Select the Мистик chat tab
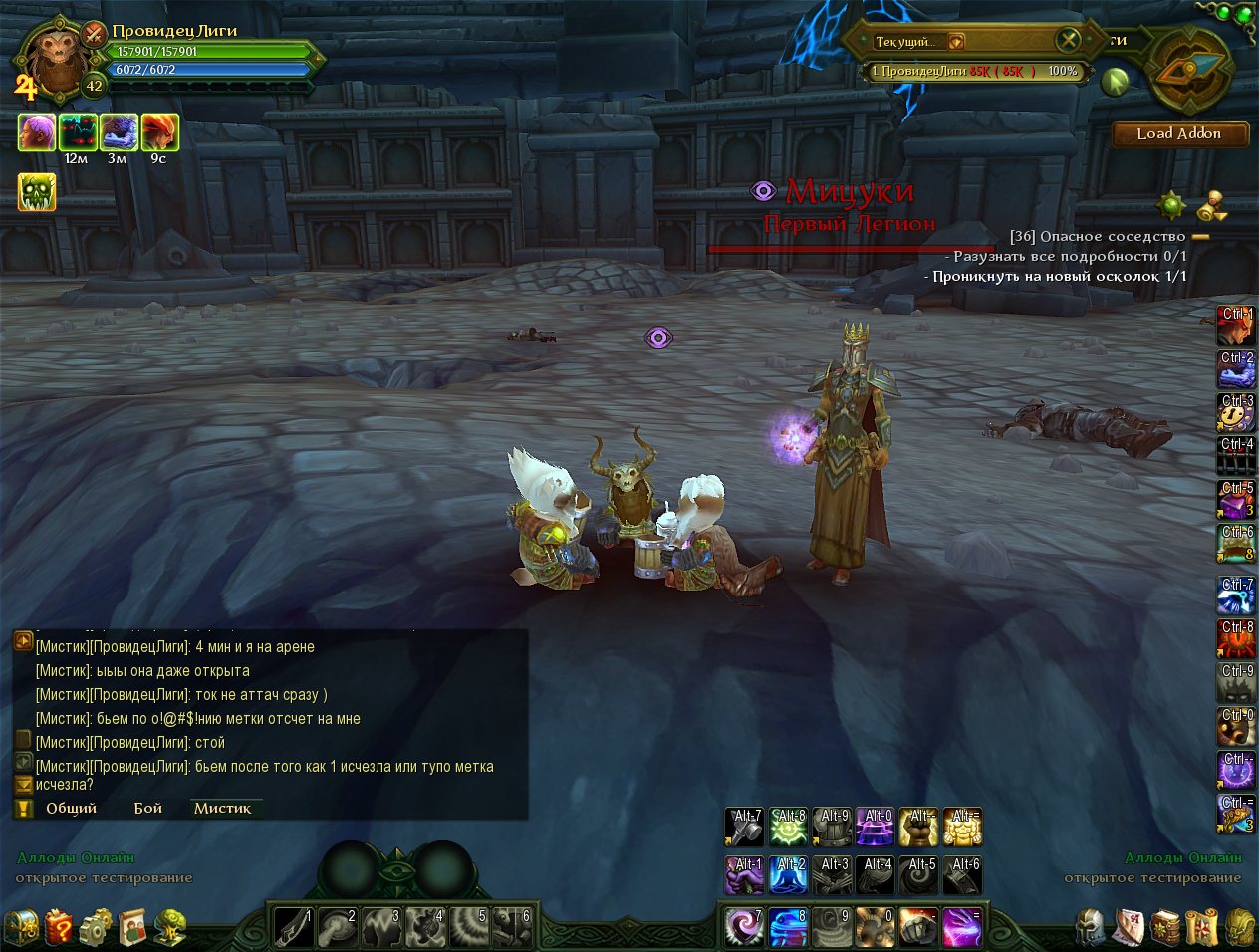 point(223,808)
